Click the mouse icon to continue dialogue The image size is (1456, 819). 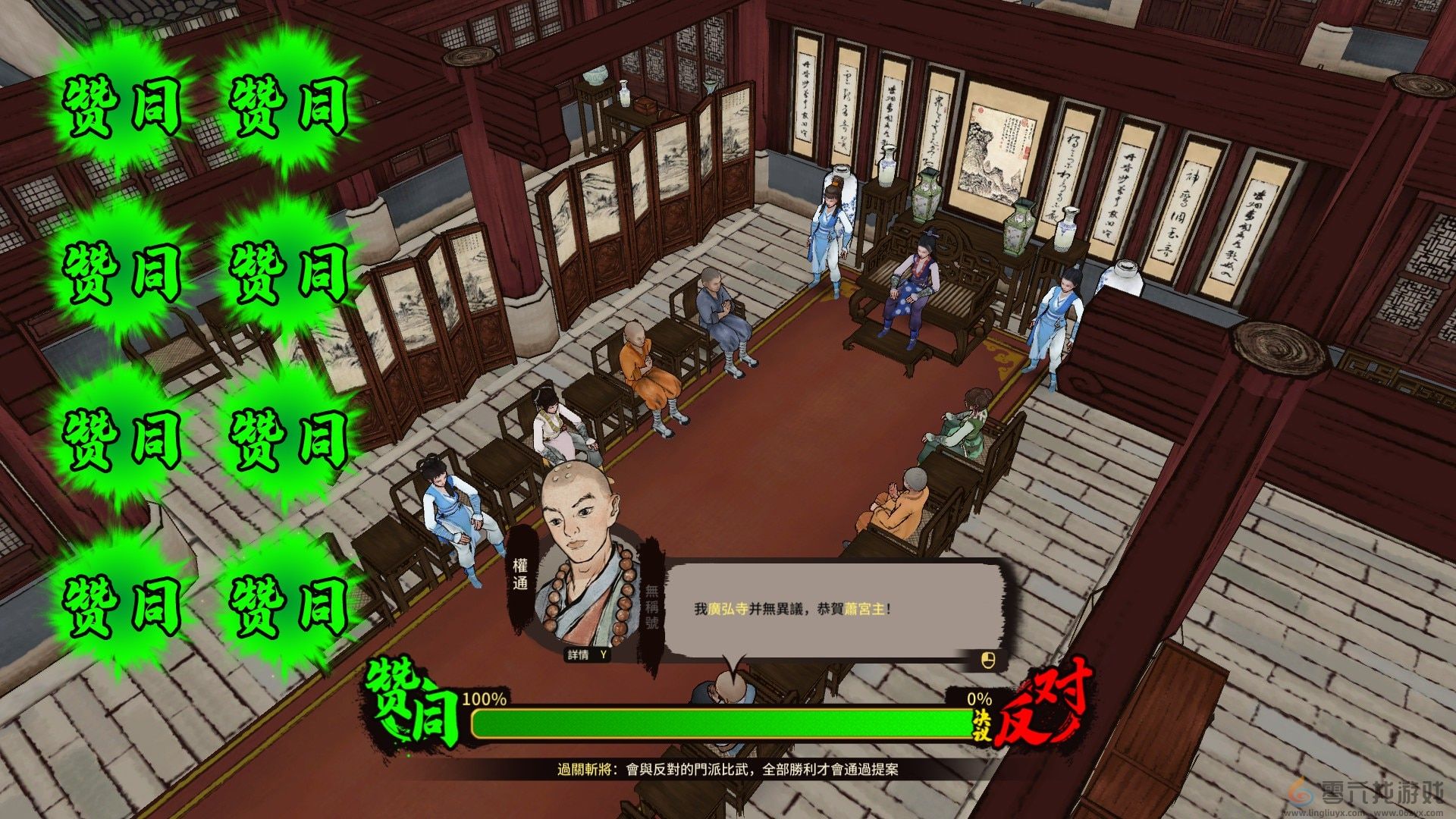click(x=987, y=660)
